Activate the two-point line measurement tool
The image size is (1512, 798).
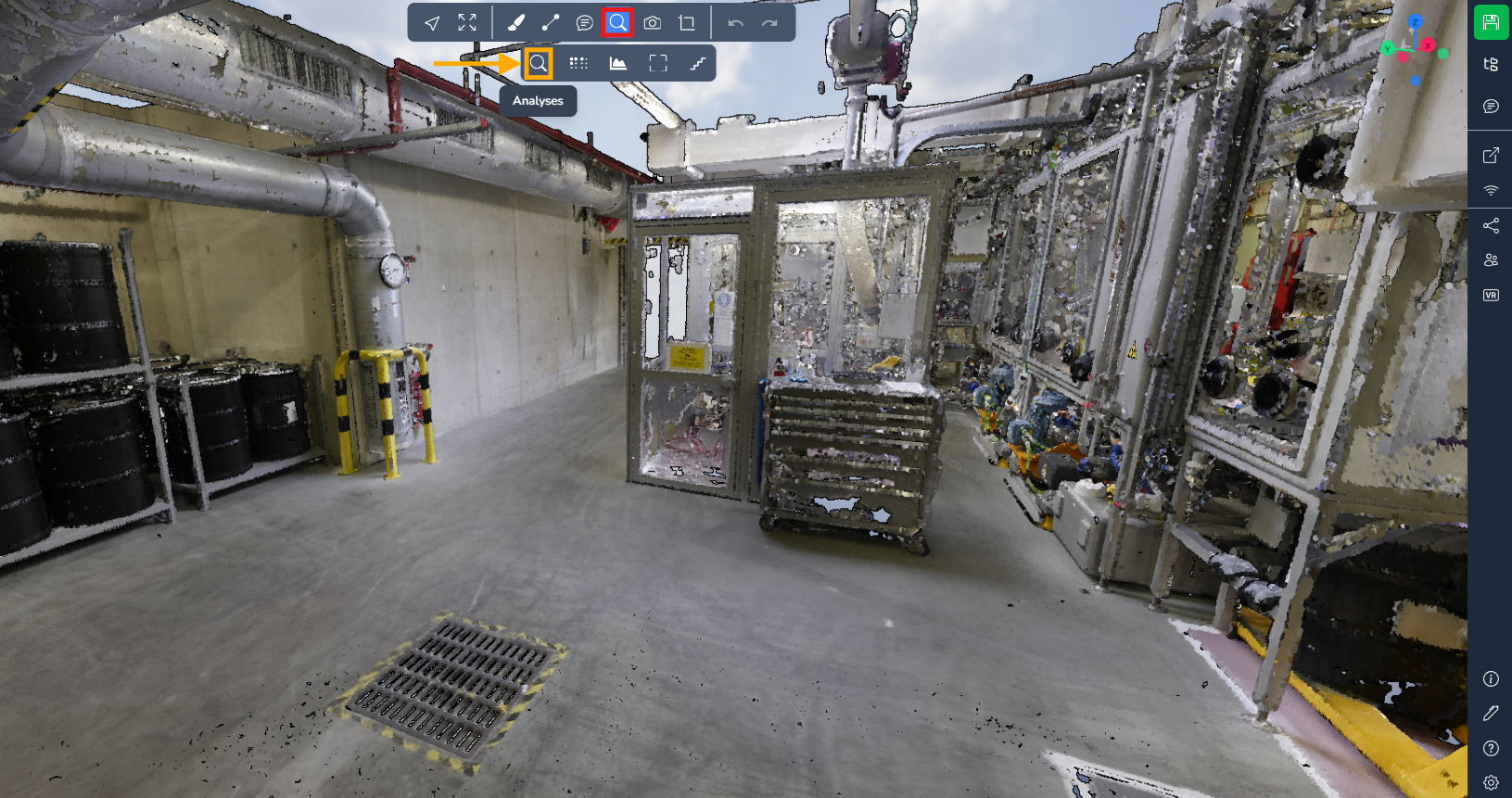click(551, 23)
